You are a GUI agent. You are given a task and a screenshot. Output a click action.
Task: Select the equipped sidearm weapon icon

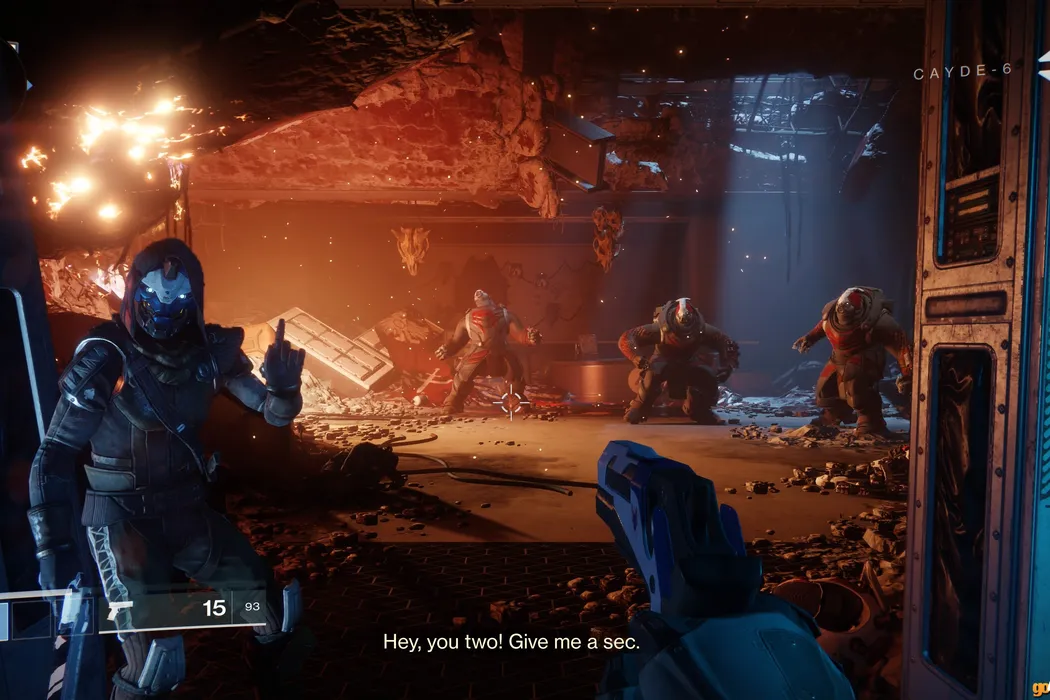(x=119, y=609)
